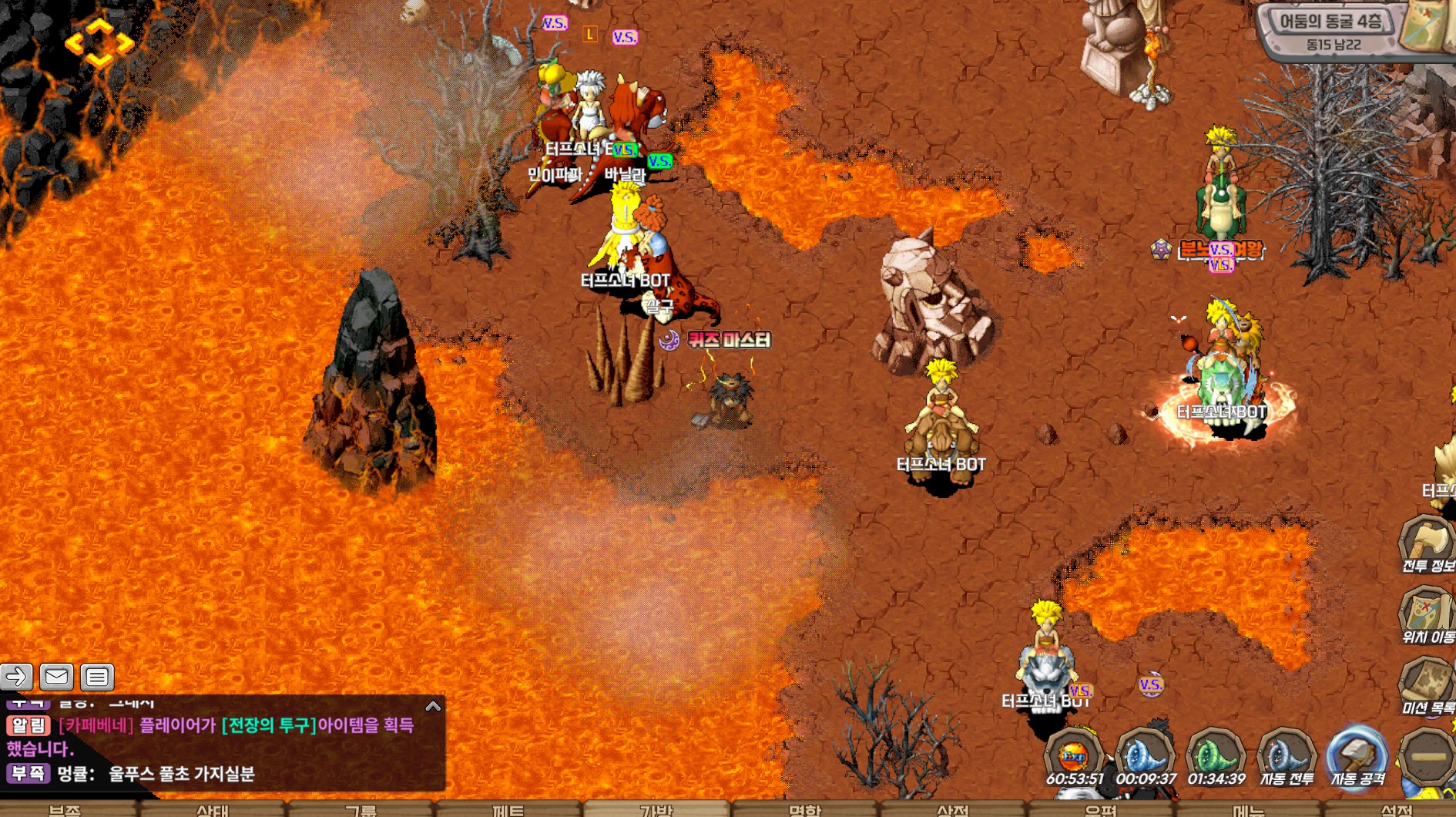Click the Exp boost buff icon
Screen dimensions: 1456x817
1073,757
